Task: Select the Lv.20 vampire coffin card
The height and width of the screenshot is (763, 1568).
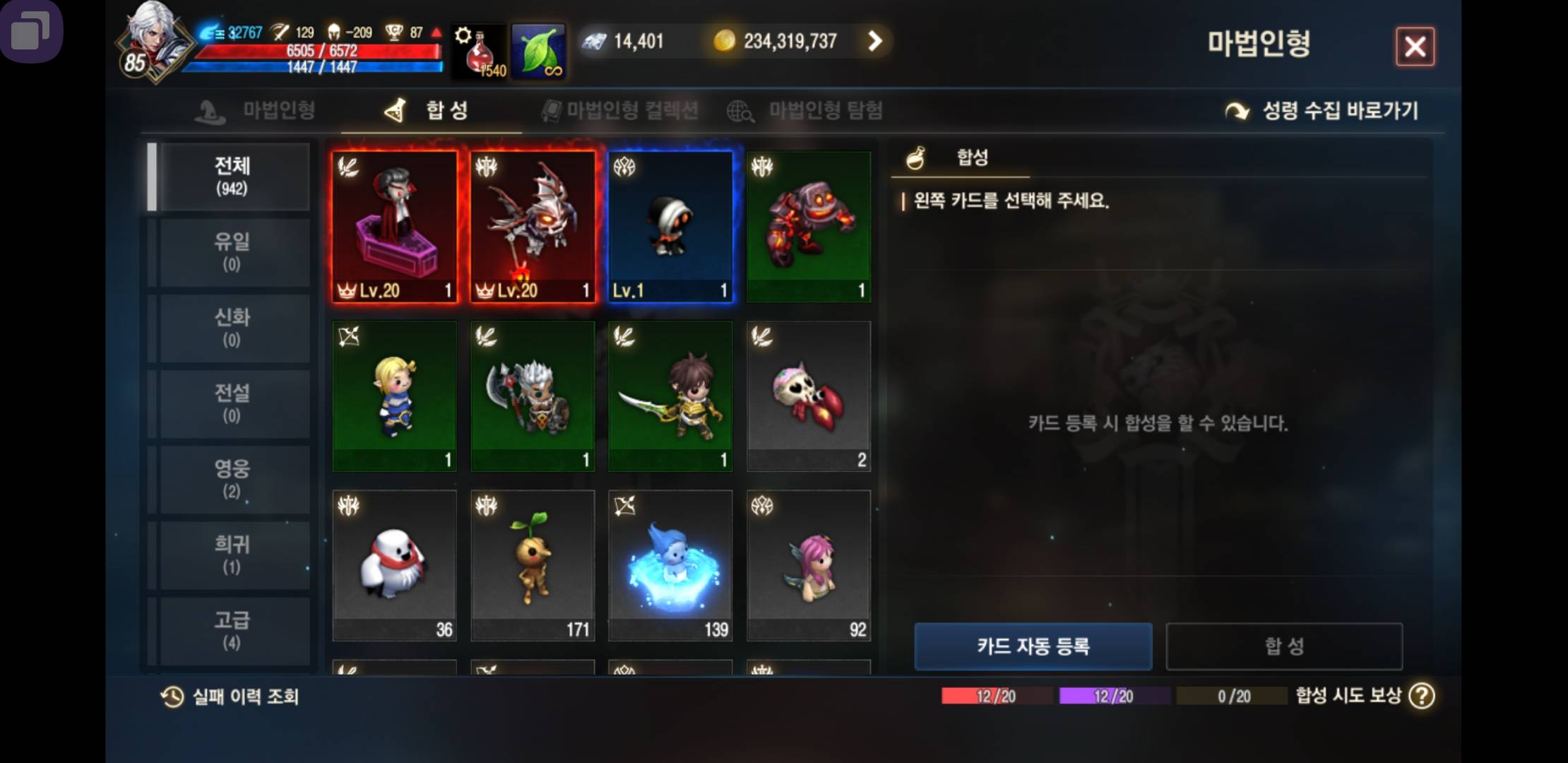Action: 394,226
